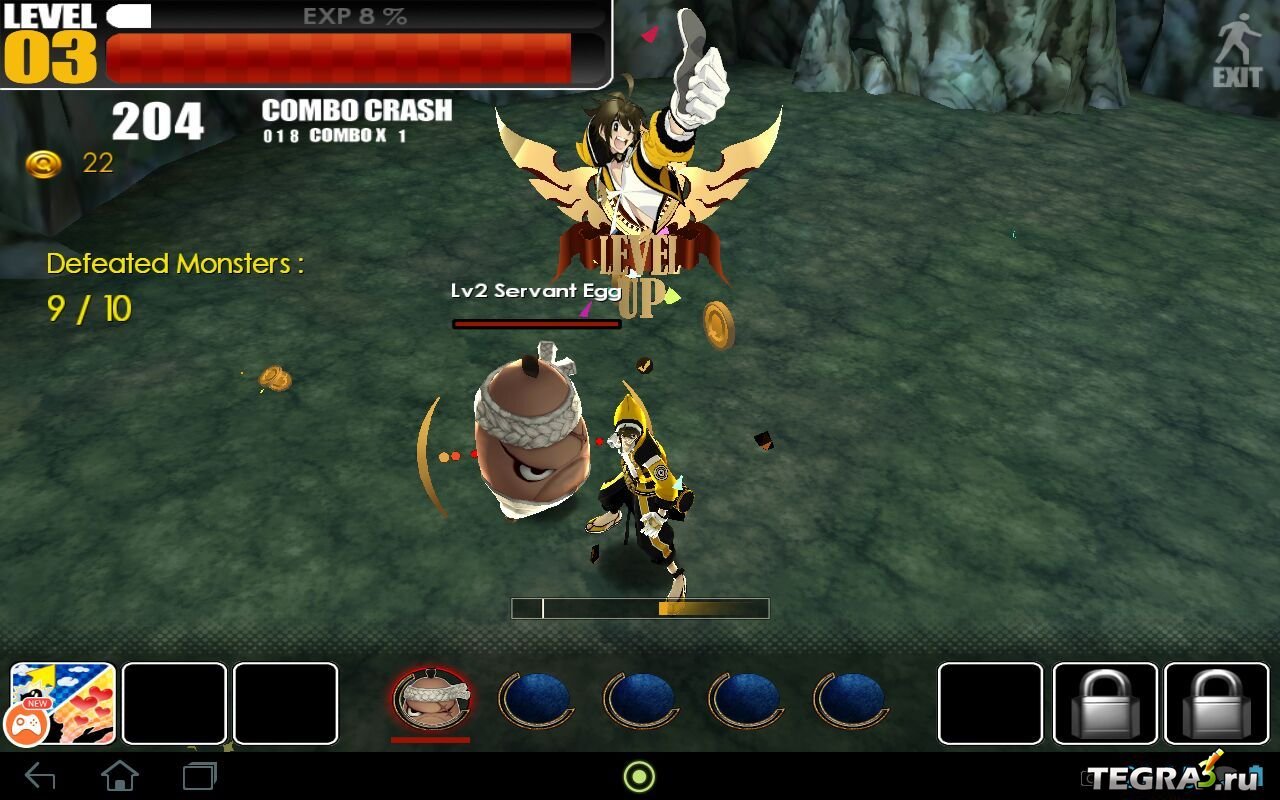
Task: Select the Servant Egg monster portrait
Action: [431, 700]
